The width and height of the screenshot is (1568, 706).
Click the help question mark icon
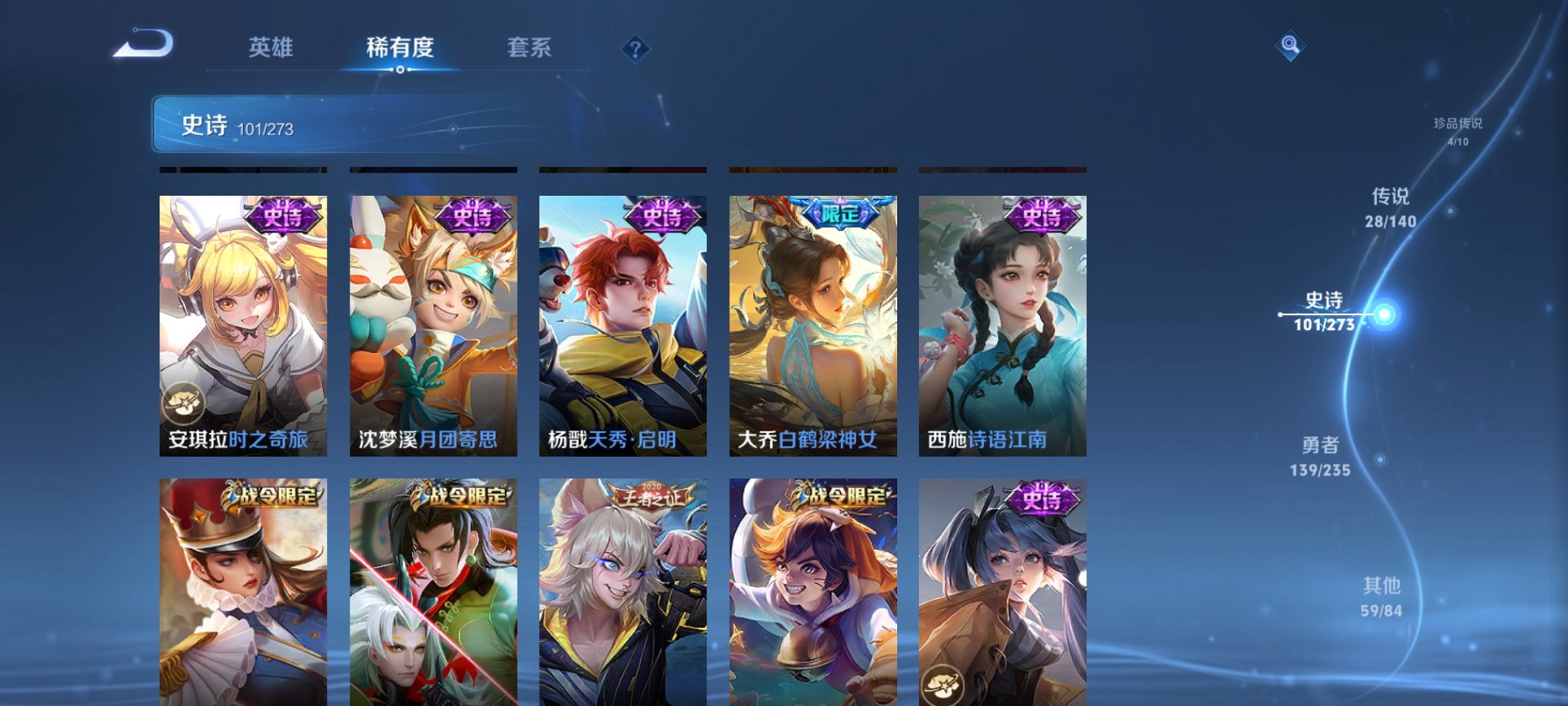[635, 49]
